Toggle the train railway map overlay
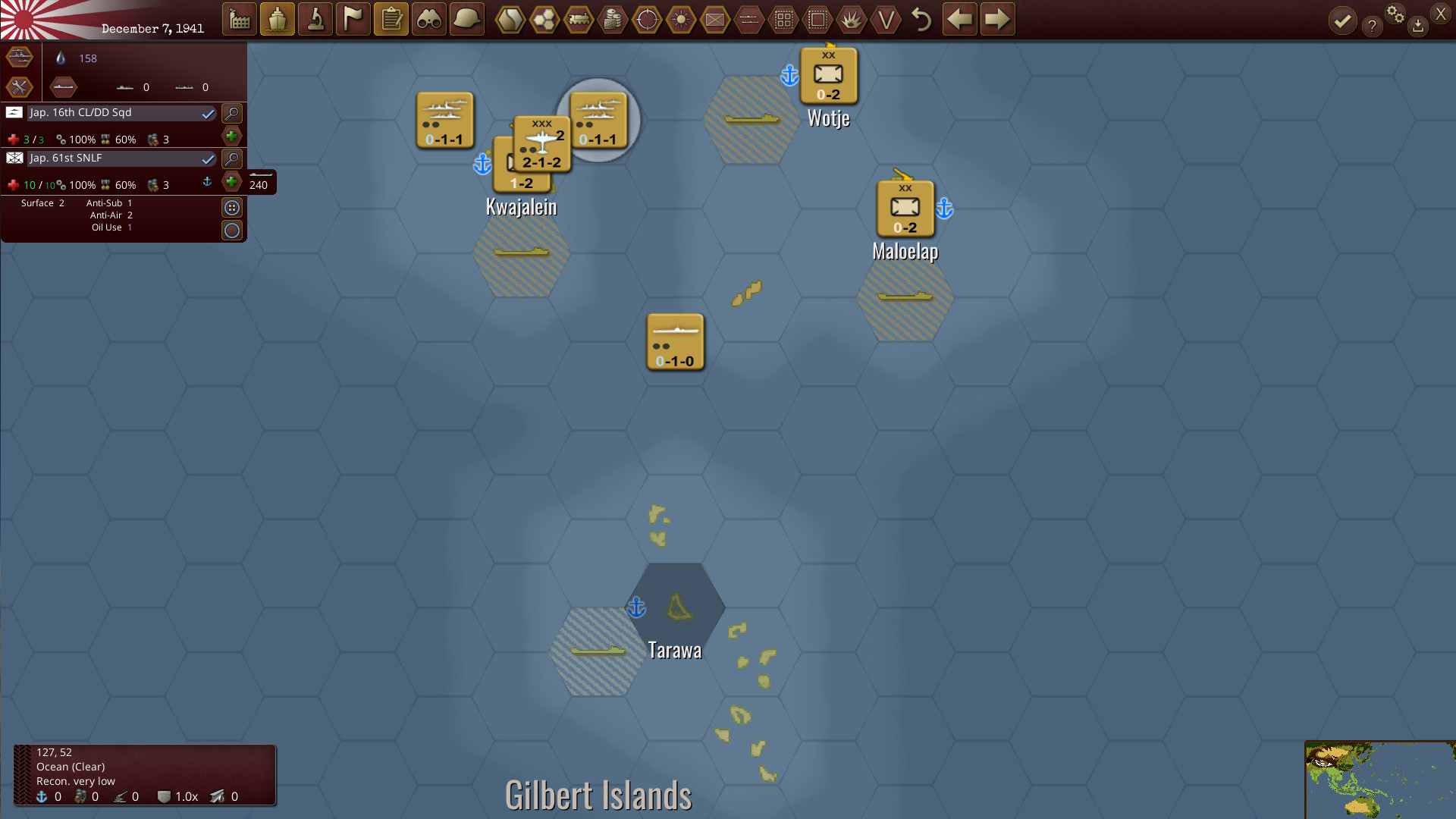This screenshot has width=1456, height=819. 579,20
